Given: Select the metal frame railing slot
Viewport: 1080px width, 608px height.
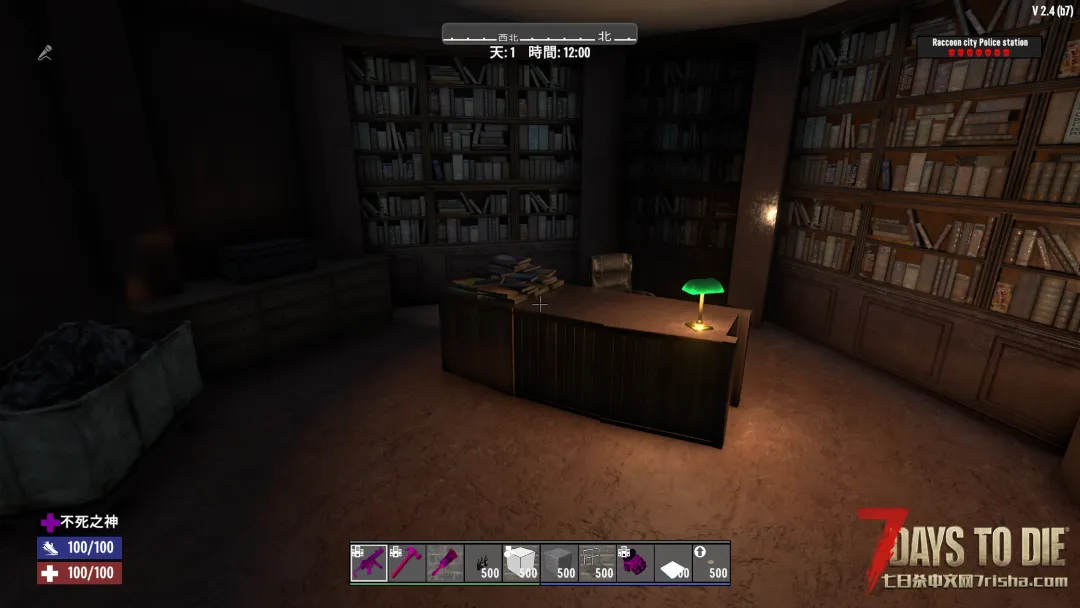Looking at the screenshot, I should click(x=597, y=563).
